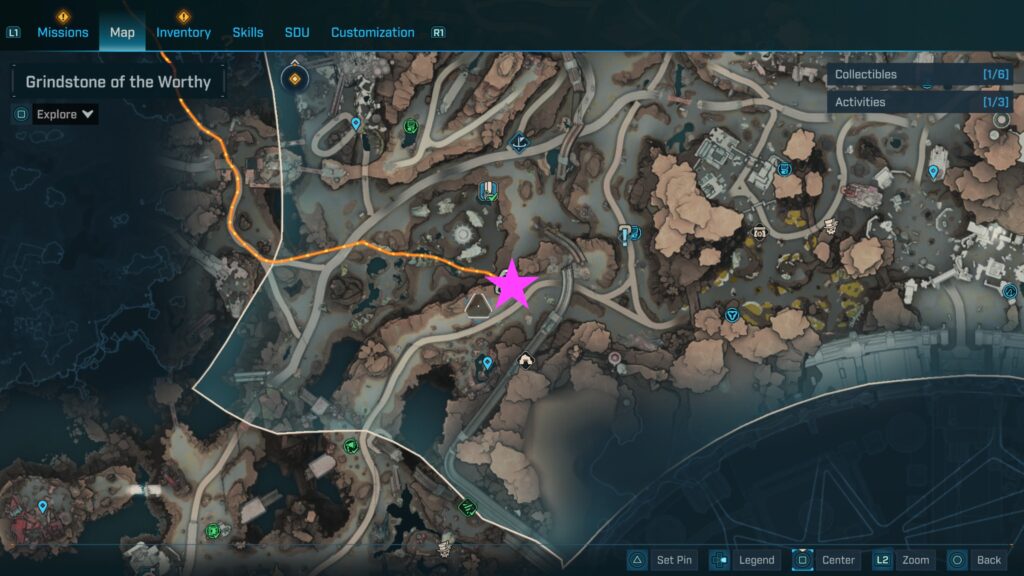Center the map with Center button
The width and height of the screenshot is (1024, 576).
[x=826, y=560]
